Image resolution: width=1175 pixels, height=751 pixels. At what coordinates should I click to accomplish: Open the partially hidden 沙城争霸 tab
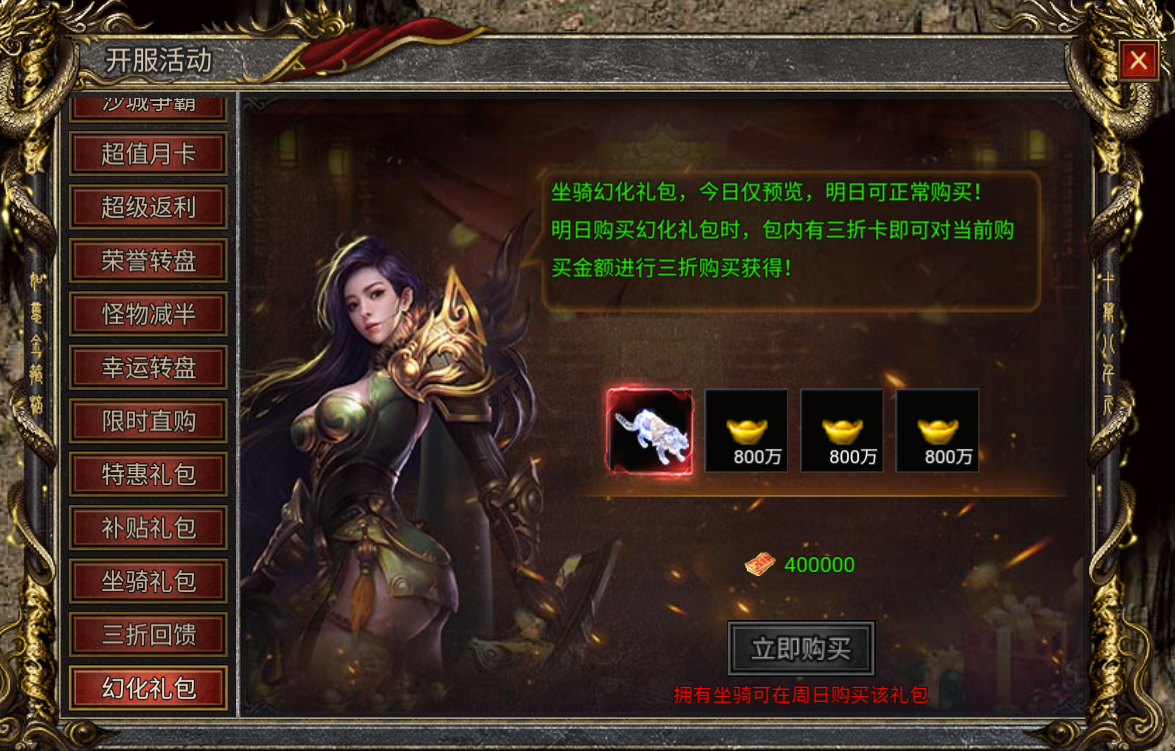coord(149,104)
